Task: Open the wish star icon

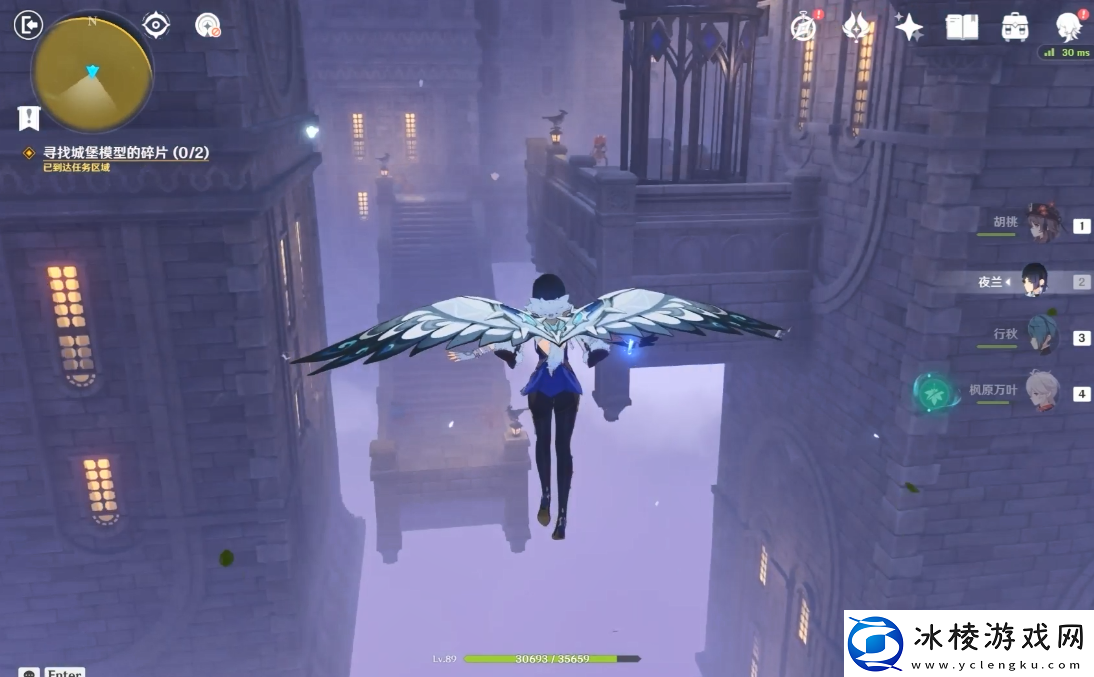Action: [x=909, y=27]
